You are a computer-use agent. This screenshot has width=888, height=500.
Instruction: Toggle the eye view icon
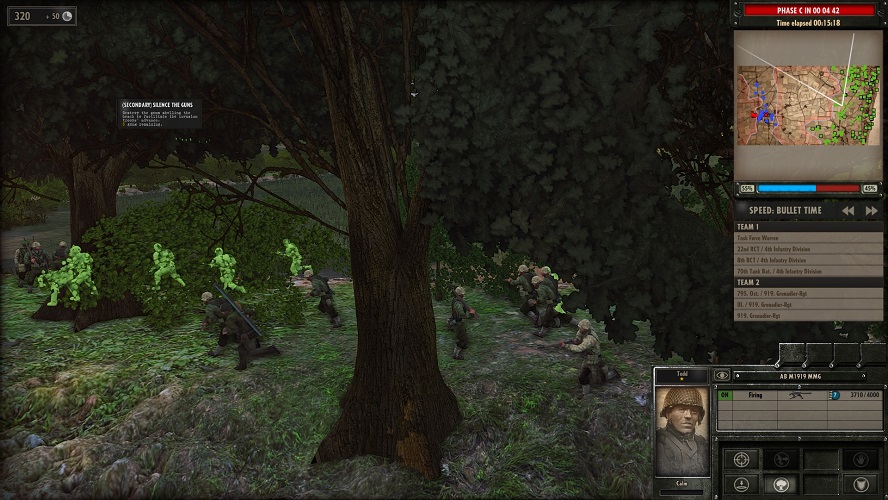point(722,376)
